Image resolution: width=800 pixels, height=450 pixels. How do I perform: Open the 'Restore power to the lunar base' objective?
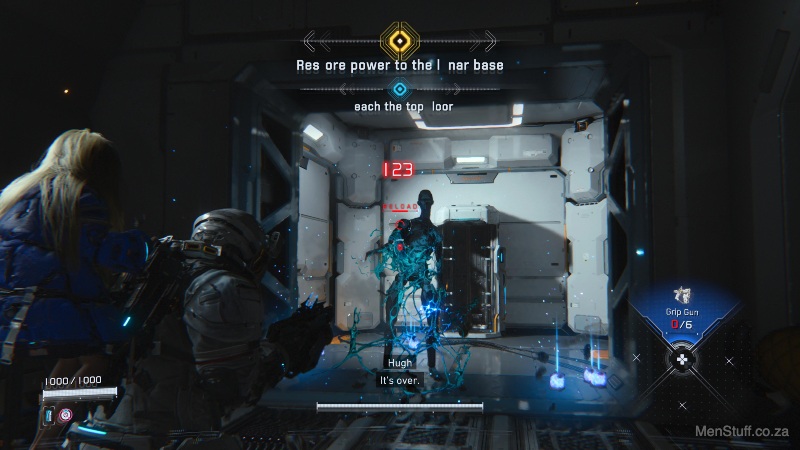pyautogui.click(x=399, y=65)
